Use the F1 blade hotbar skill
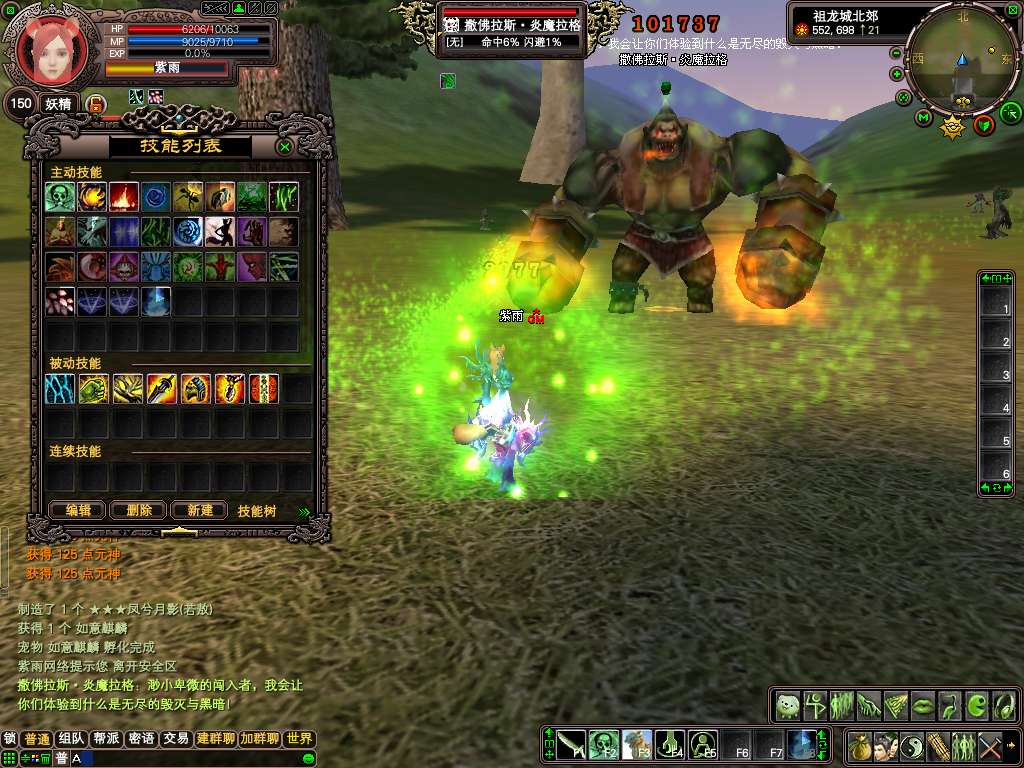Image resolution: width=1024 pixels, height=768 pixels. [x=571, y=743]
